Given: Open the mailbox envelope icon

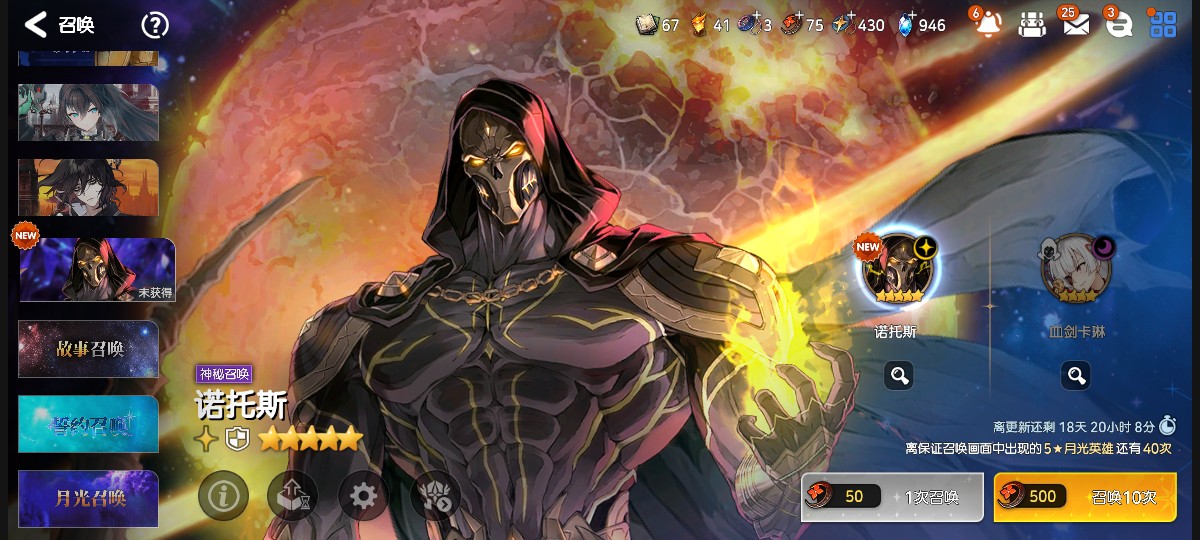Looking at the screenshot, I should tap(1075, 25).
